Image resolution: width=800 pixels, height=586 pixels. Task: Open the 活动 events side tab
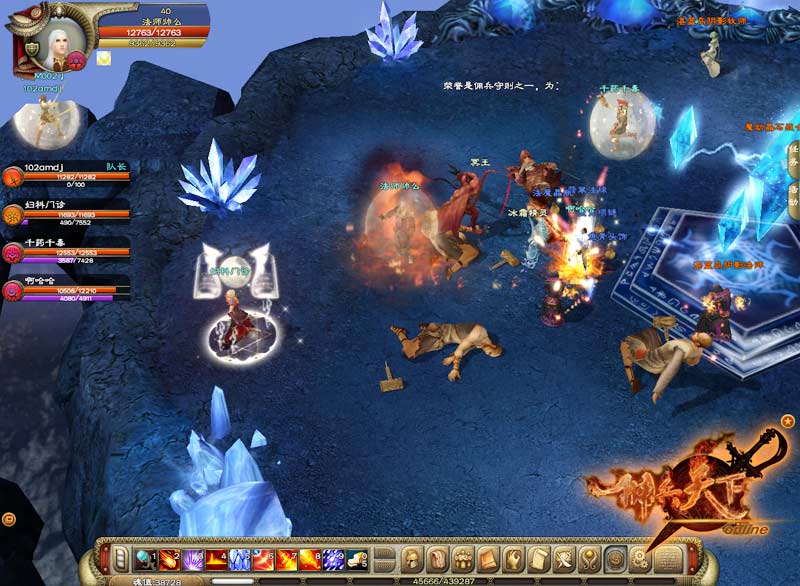[792, 196]
